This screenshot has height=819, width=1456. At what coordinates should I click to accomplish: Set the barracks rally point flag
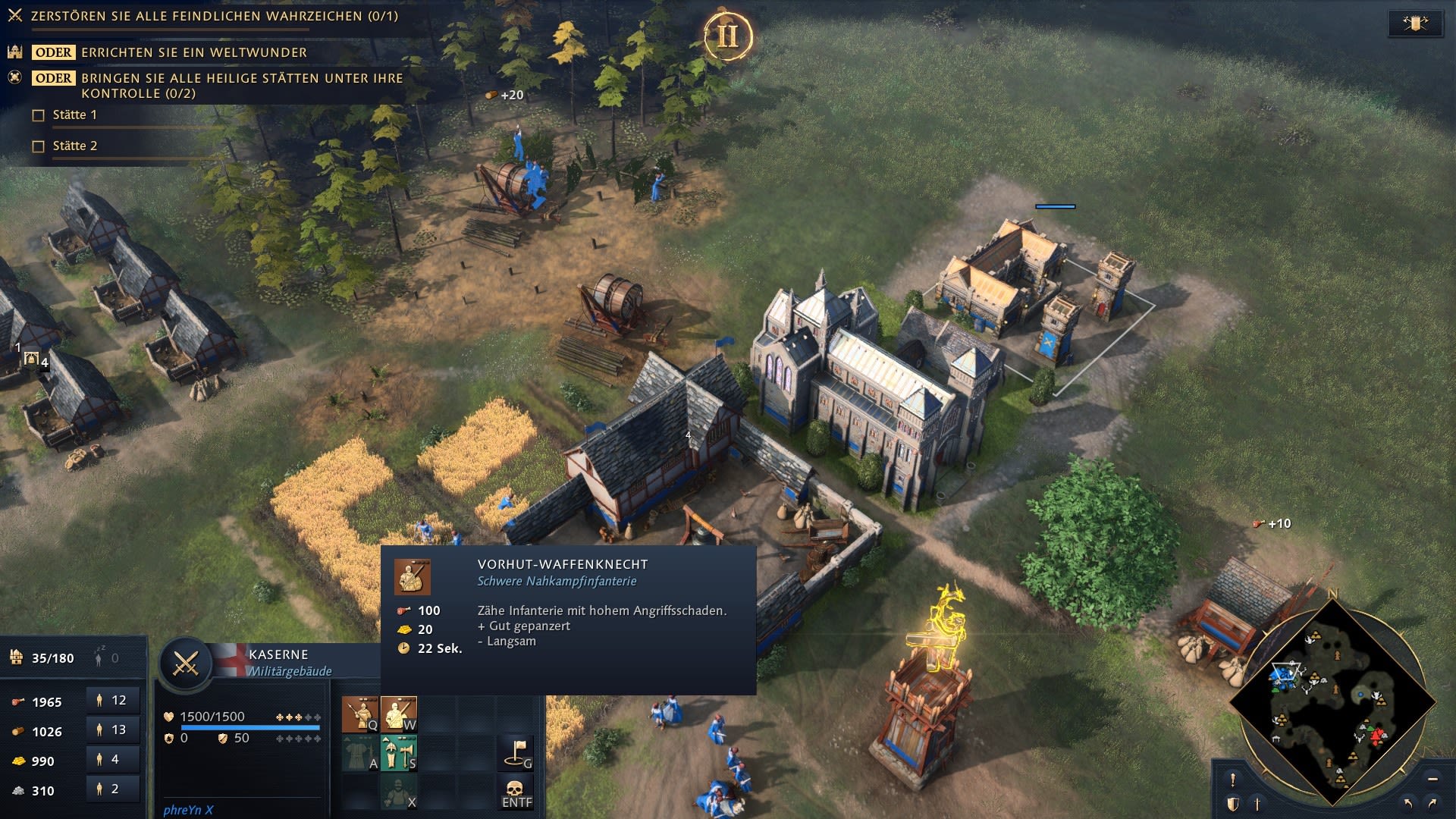517,752
